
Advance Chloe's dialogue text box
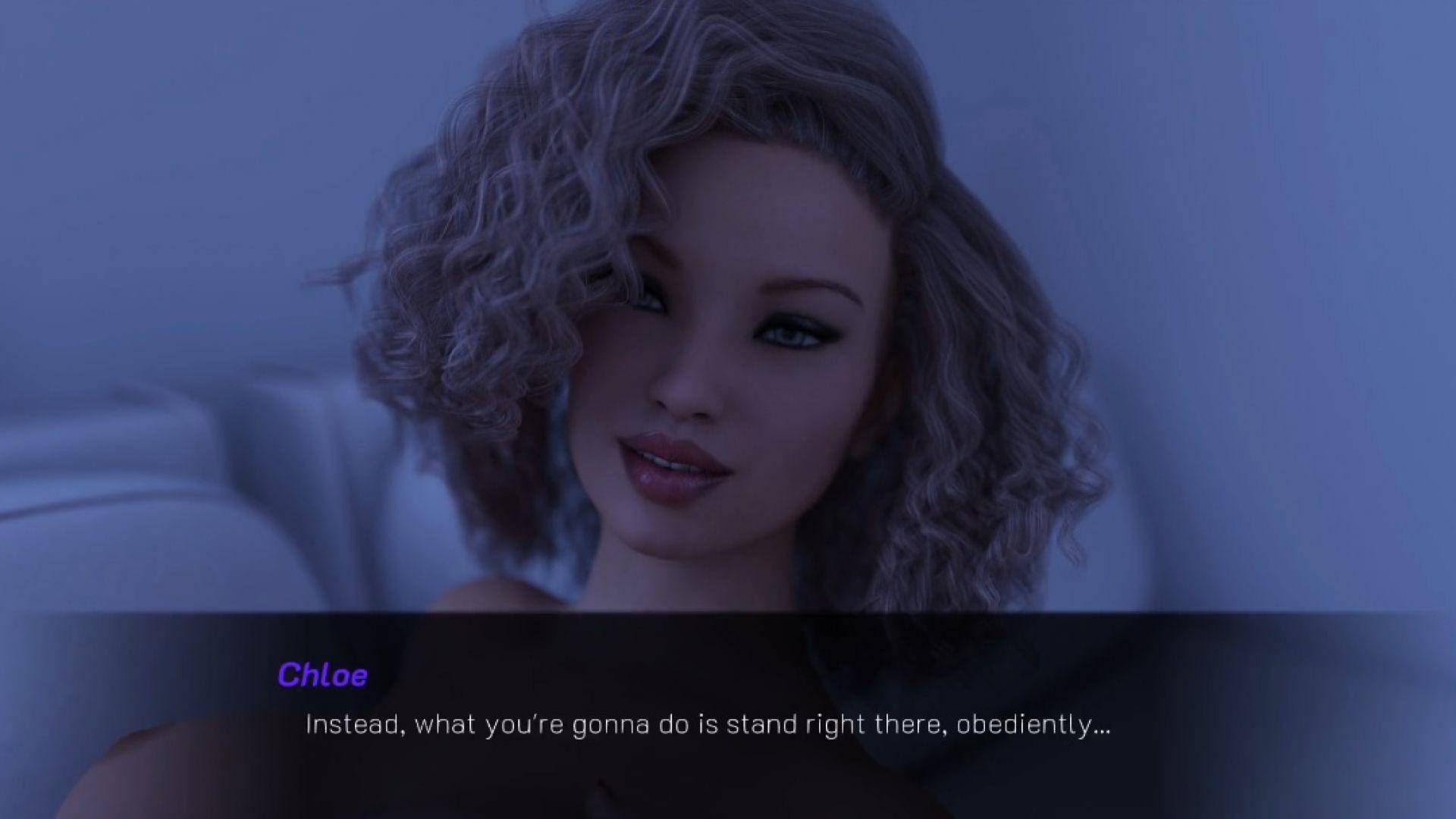click(x=707, y=724)
